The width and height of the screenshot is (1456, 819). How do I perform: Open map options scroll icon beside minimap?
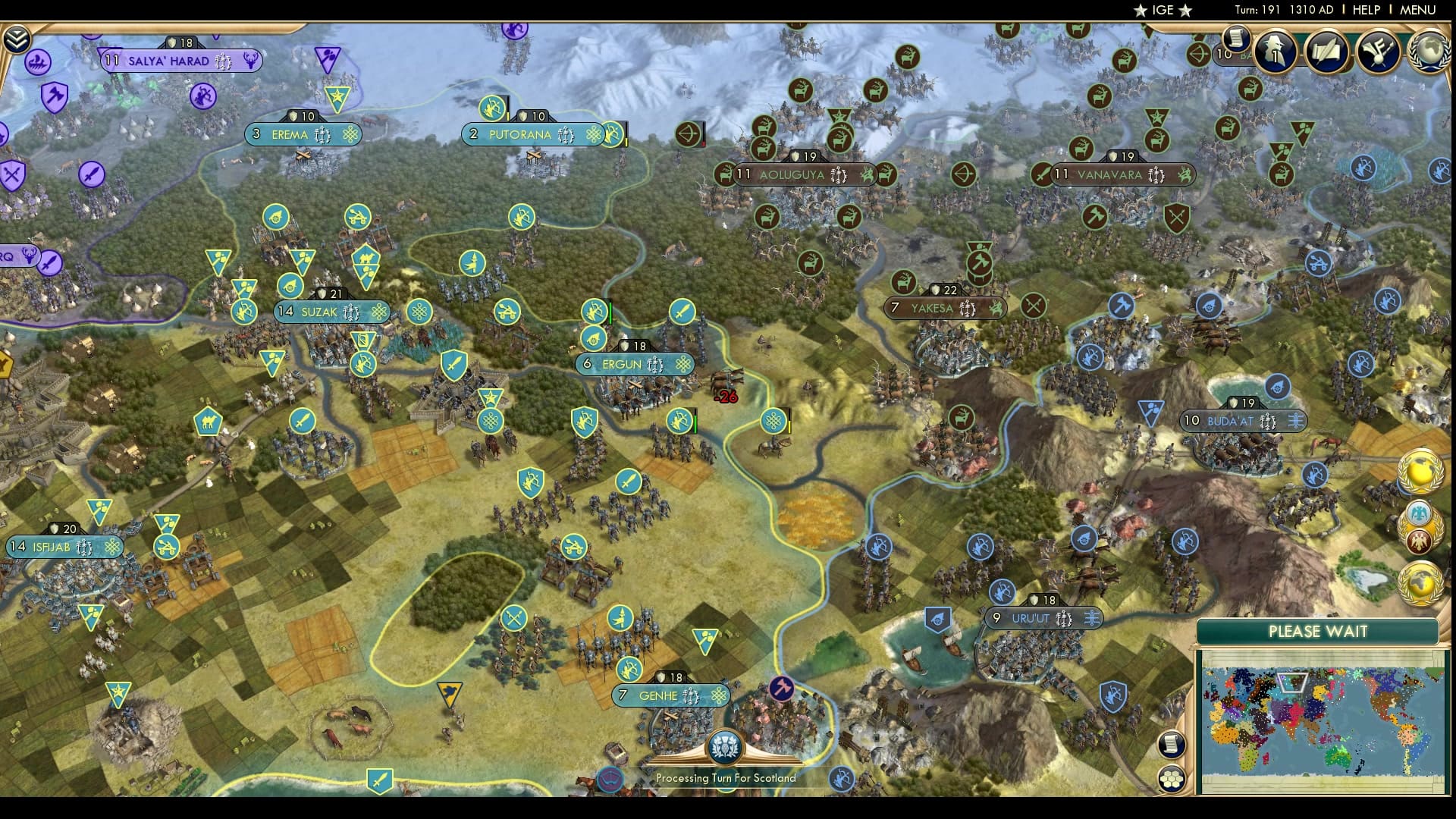click(x=1172, y=744)
